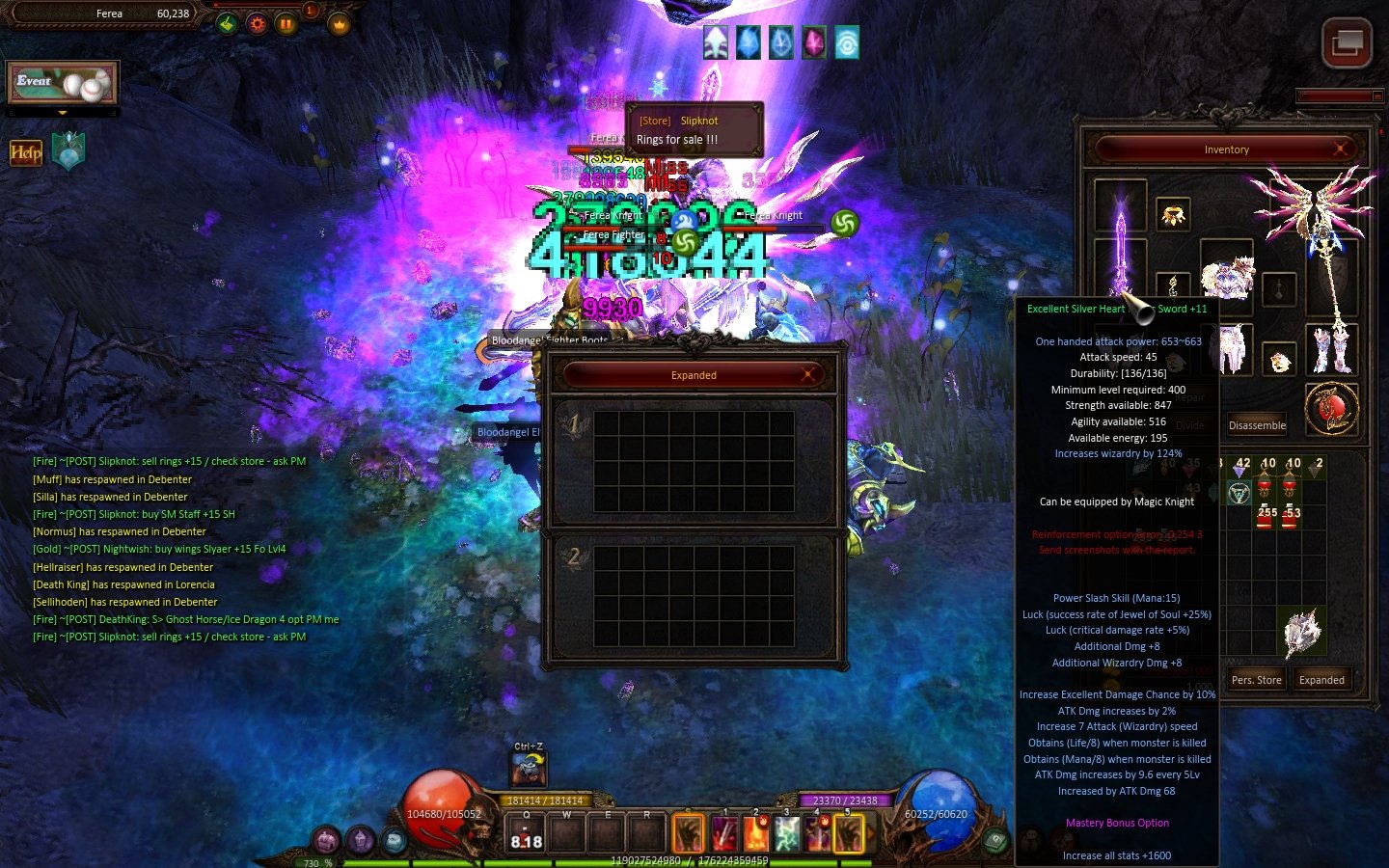The width and height of the screenshot is (1389, 868).
Task: Select the red orb pet slot
Action: 1331,409
